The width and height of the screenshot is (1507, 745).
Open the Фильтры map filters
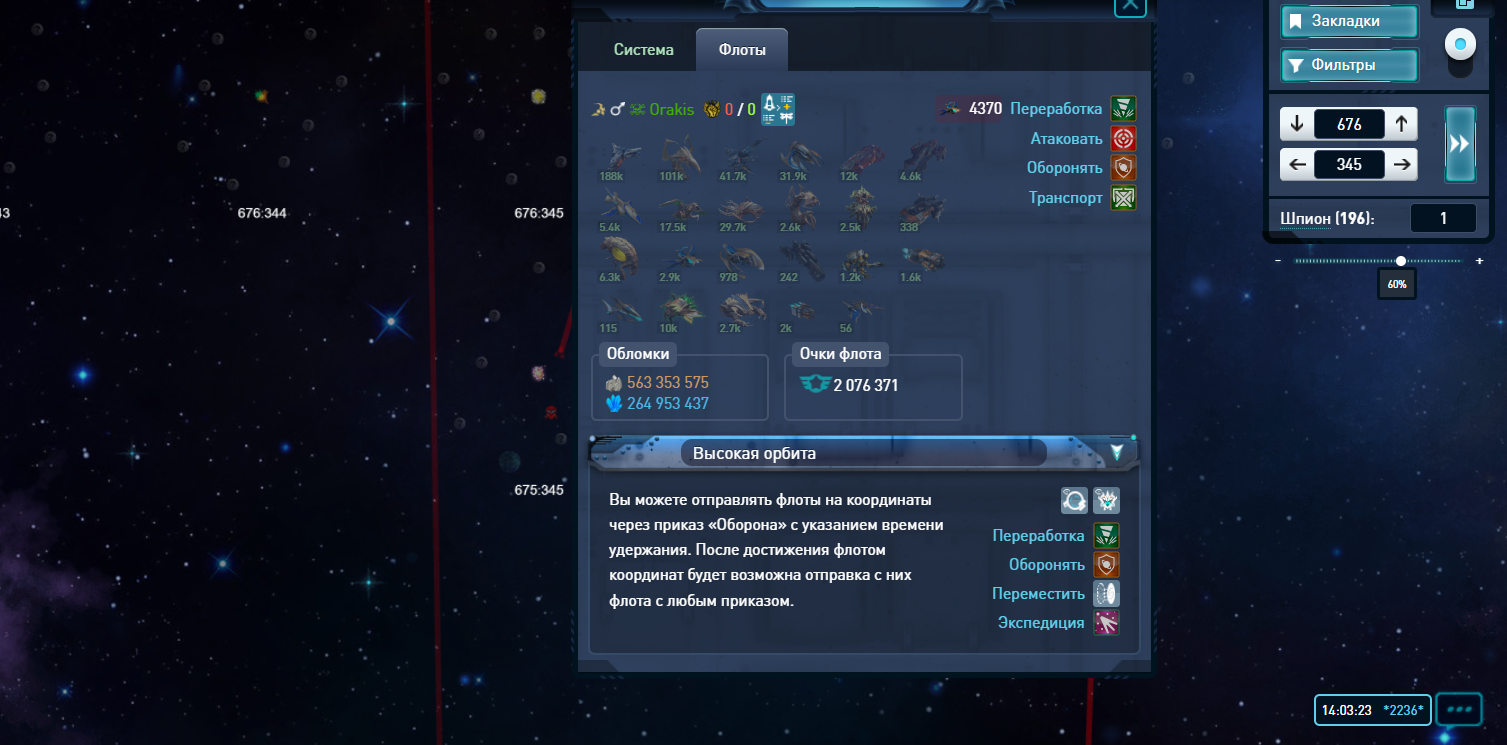point(1349,66)
